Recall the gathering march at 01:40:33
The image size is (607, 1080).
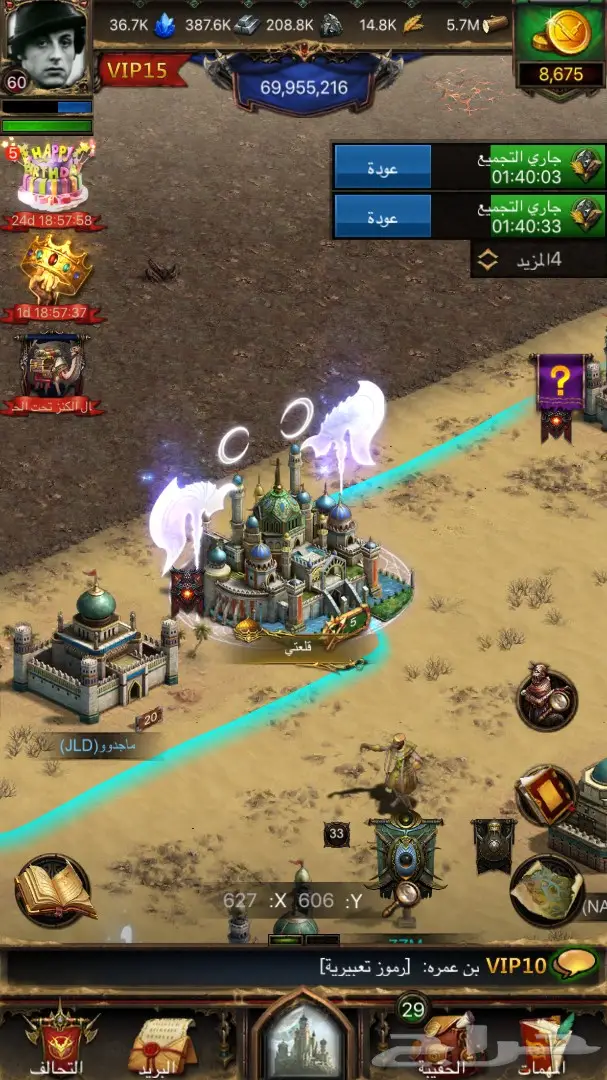[x=382, y=215]
